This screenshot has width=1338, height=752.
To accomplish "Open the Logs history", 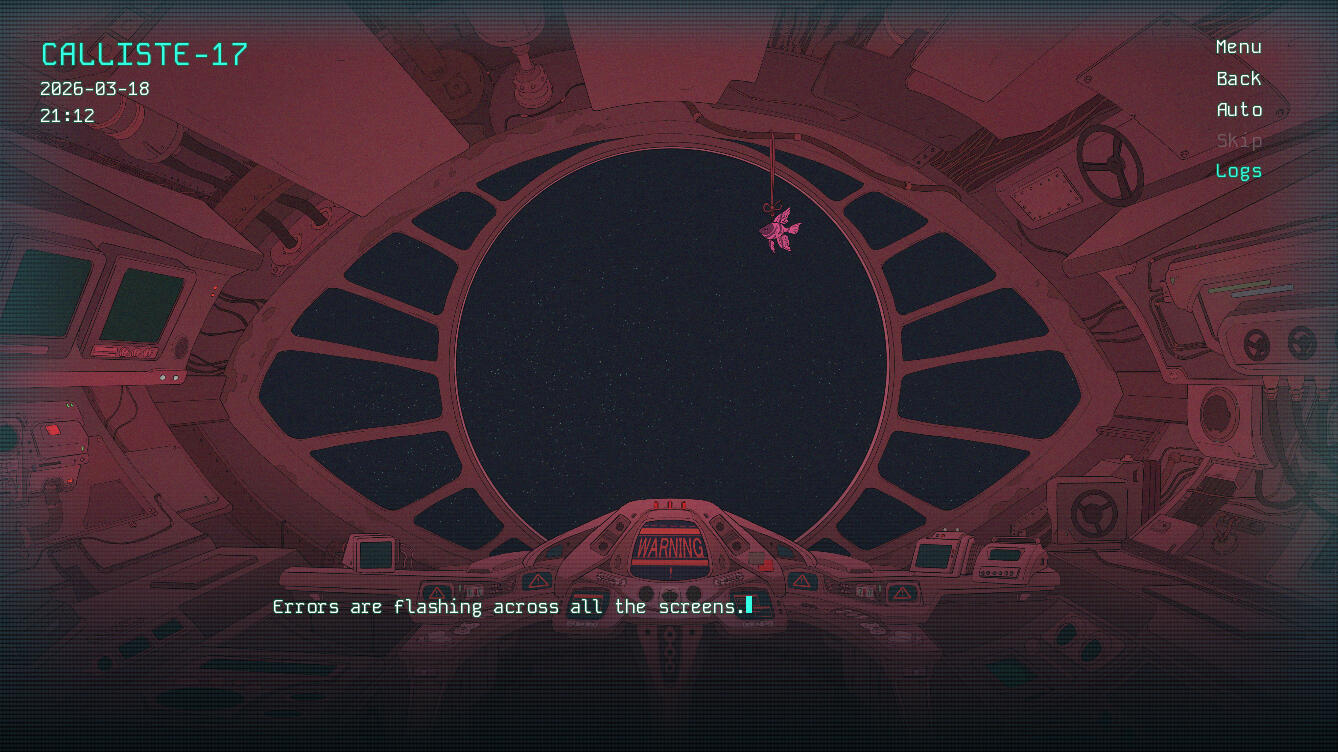I will tap(1238, 171).
